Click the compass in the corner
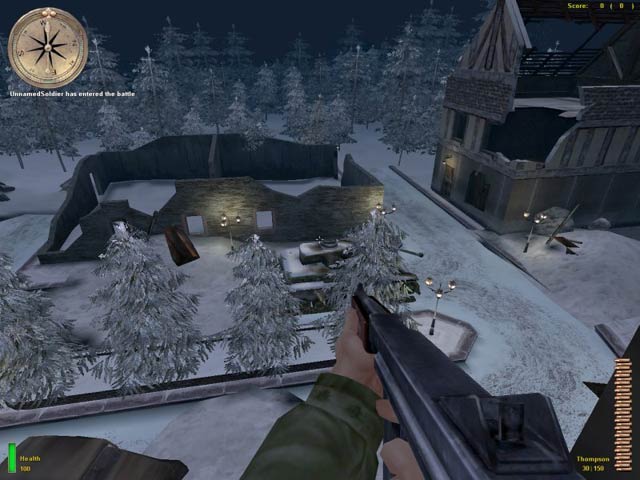The image size is (640, 480). (x=47, y=46)
